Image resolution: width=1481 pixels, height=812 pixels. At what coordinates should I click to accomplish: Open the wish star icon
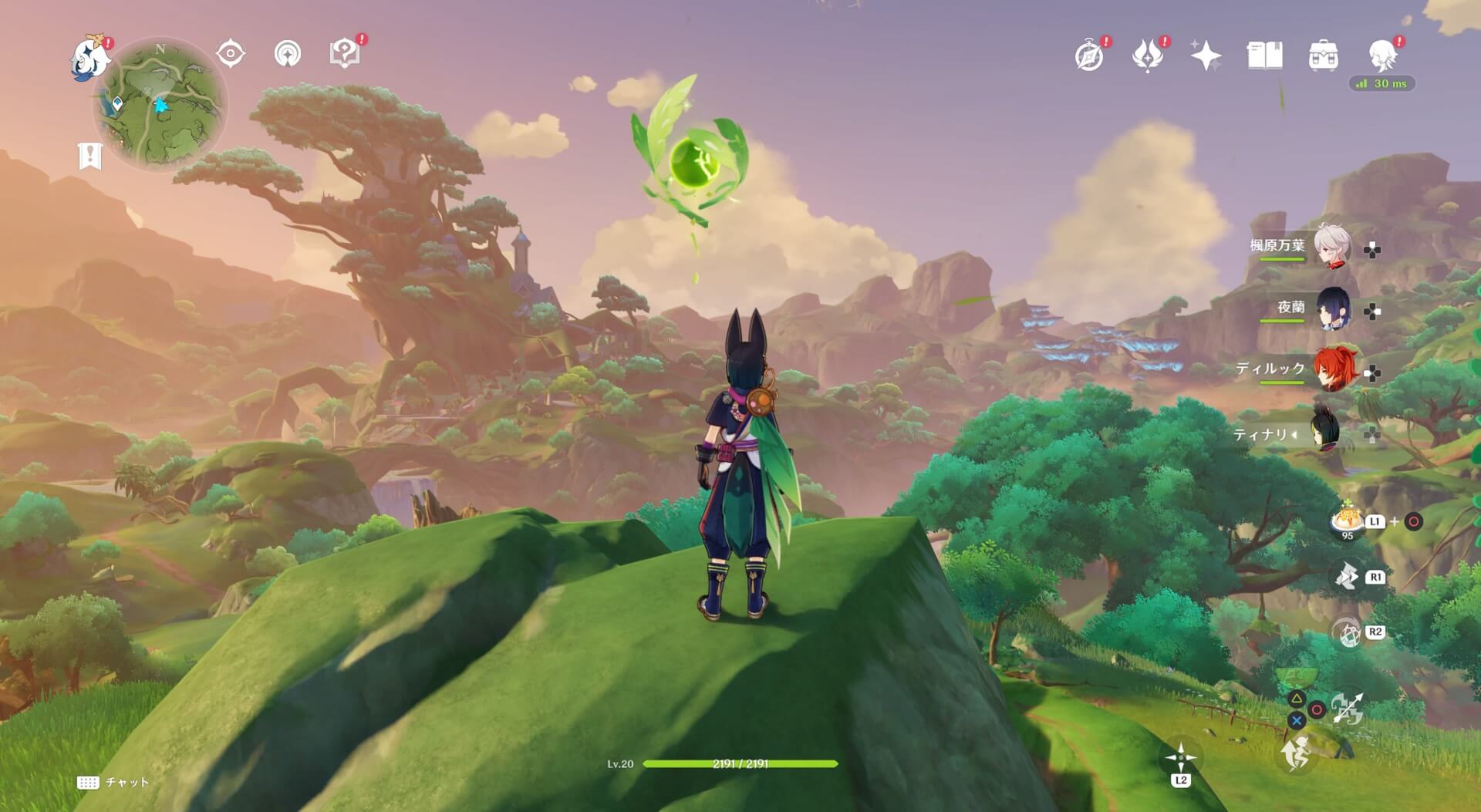coord(1206,56)
